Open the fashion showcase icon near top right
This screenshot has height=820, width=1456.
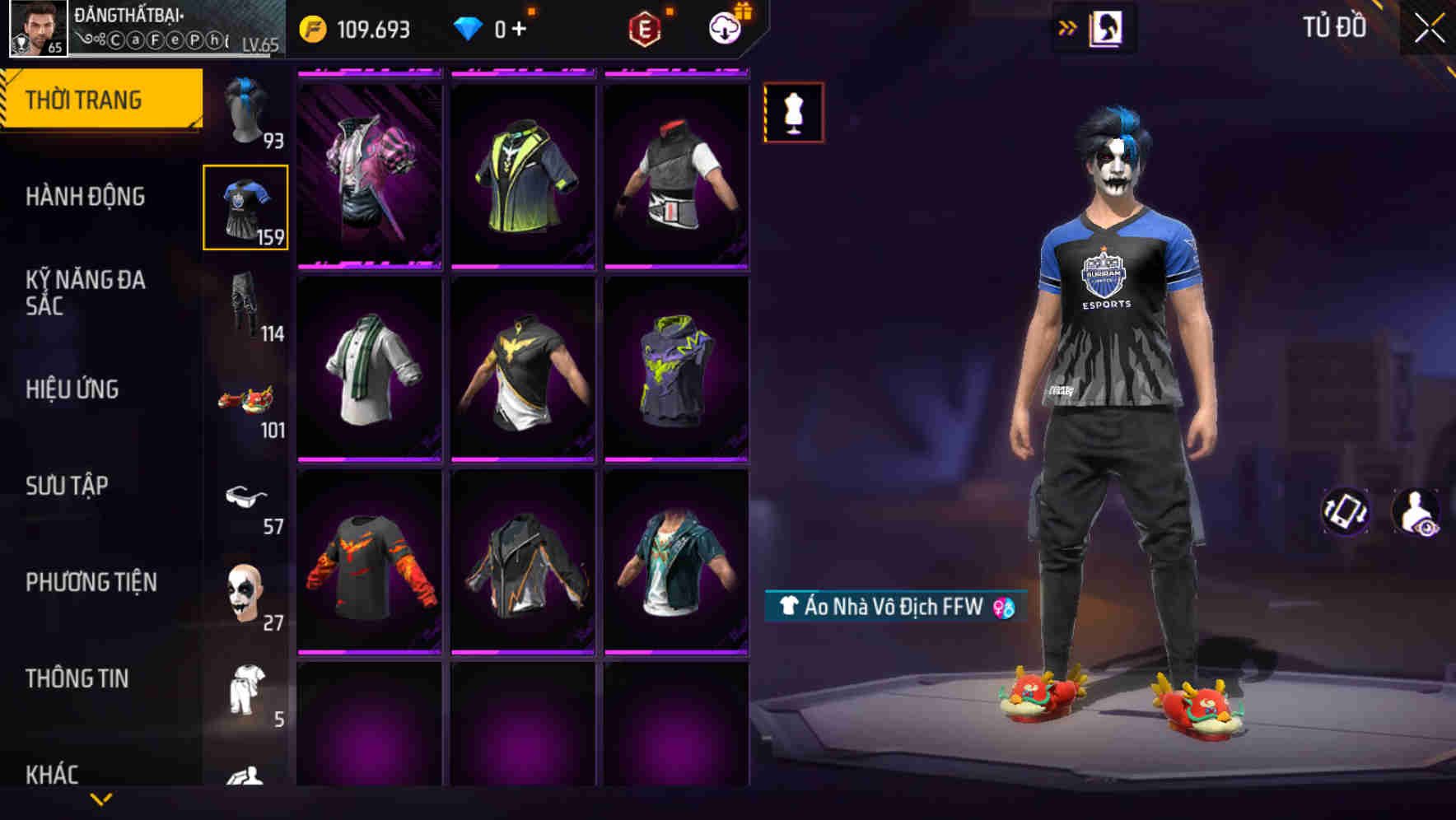[x=1104, y=27]
